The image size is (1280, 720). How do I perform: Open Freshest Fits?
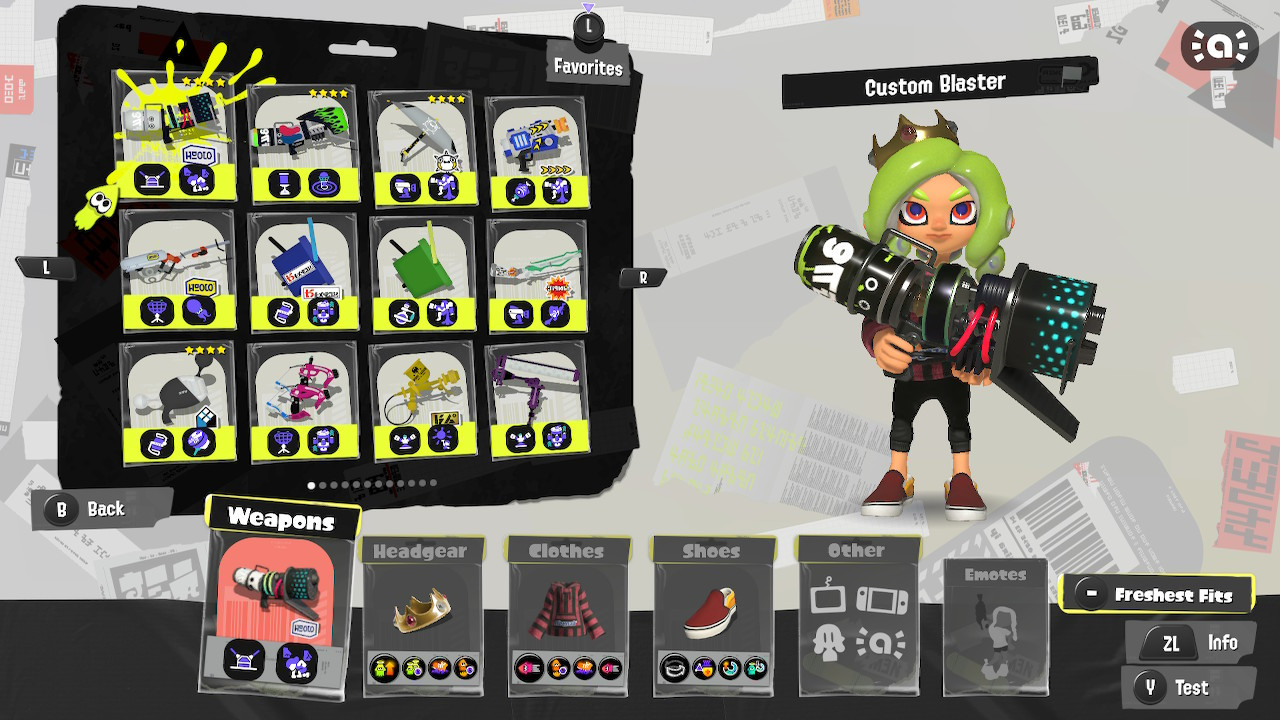click(1158, 593)
